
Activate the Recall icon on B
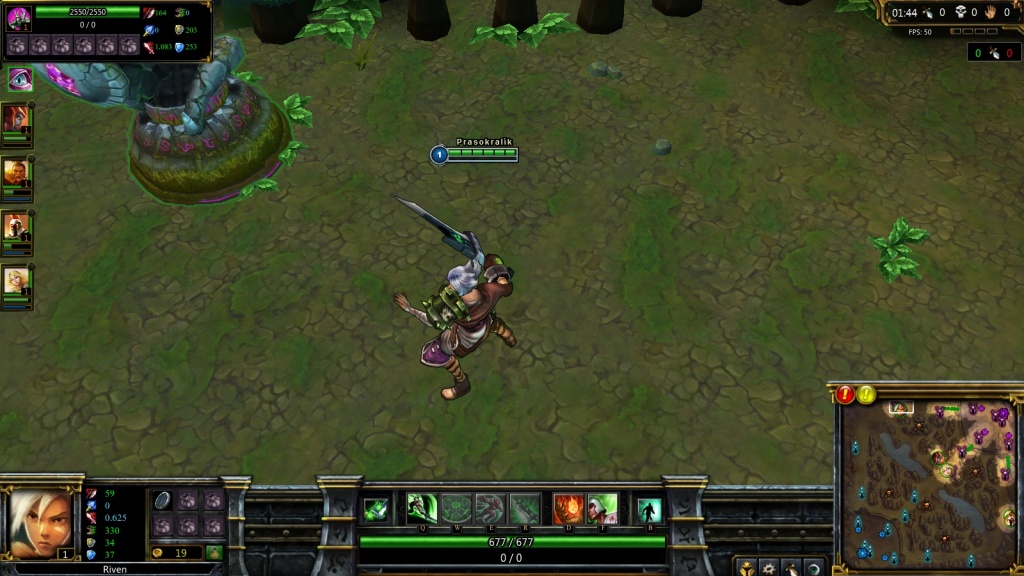pos(649,509)
